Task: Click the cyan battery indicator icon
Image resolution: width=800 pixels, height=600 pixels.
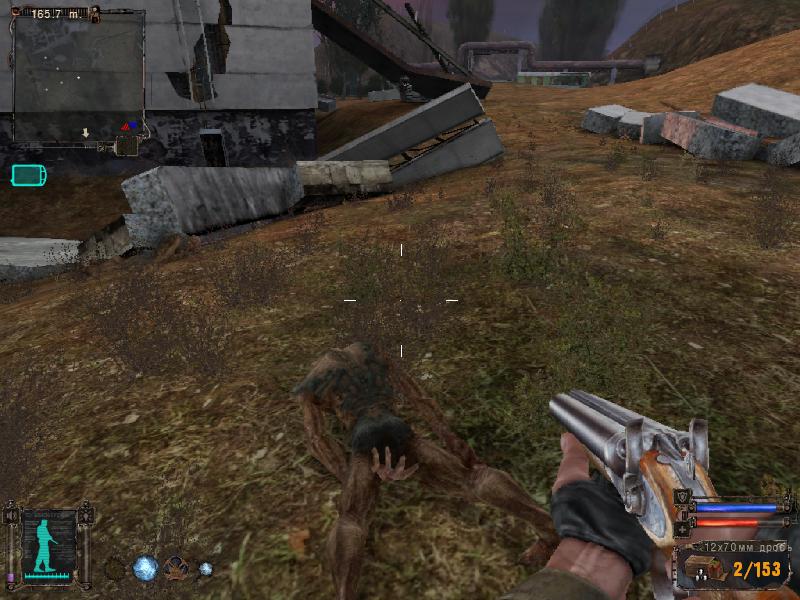Action: tap(27, 176)
